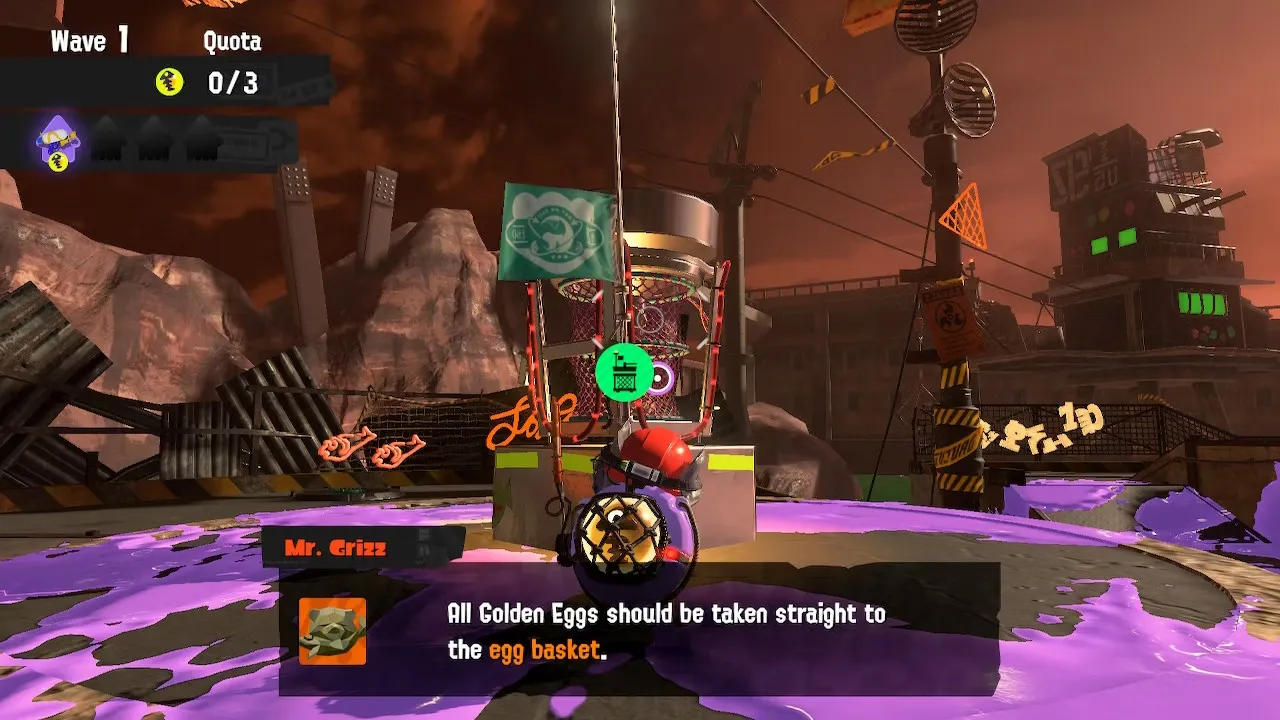Screen dimensions: 1280x720
Task: Select the purple squid teammate status icon
Action: pos(57,142)
